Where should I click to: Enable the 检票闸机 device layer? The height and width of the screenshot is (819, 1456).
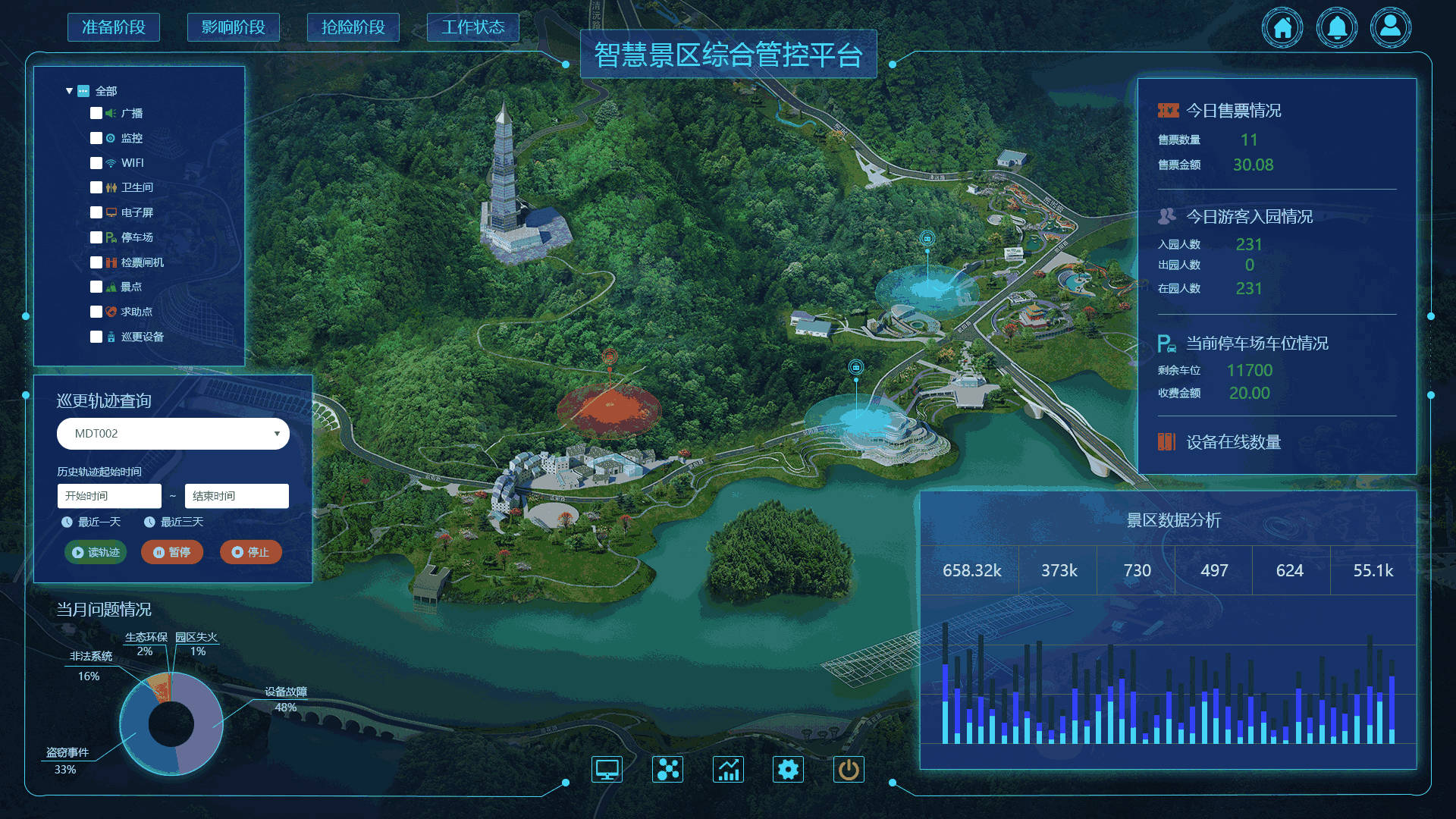click(96, 262)
